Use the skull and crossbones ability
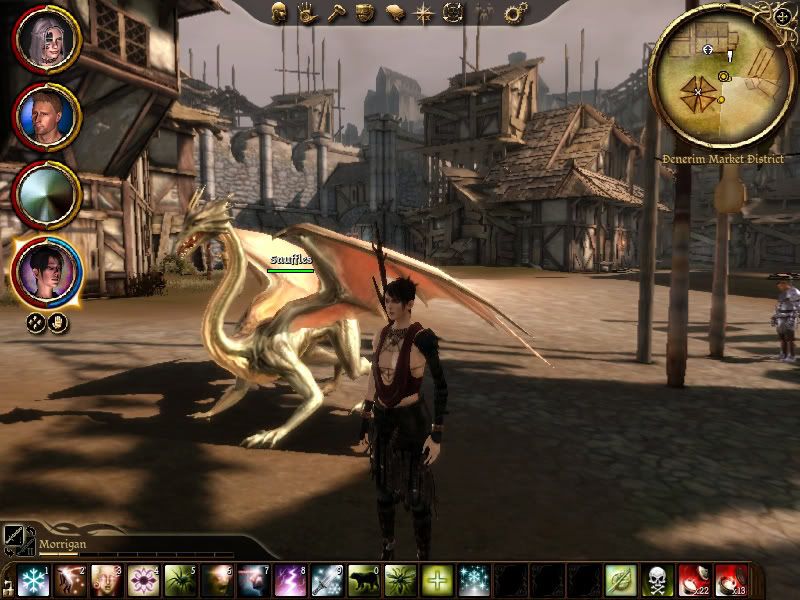800x600 pixels. pyautogui.click(x=657, y=581)
